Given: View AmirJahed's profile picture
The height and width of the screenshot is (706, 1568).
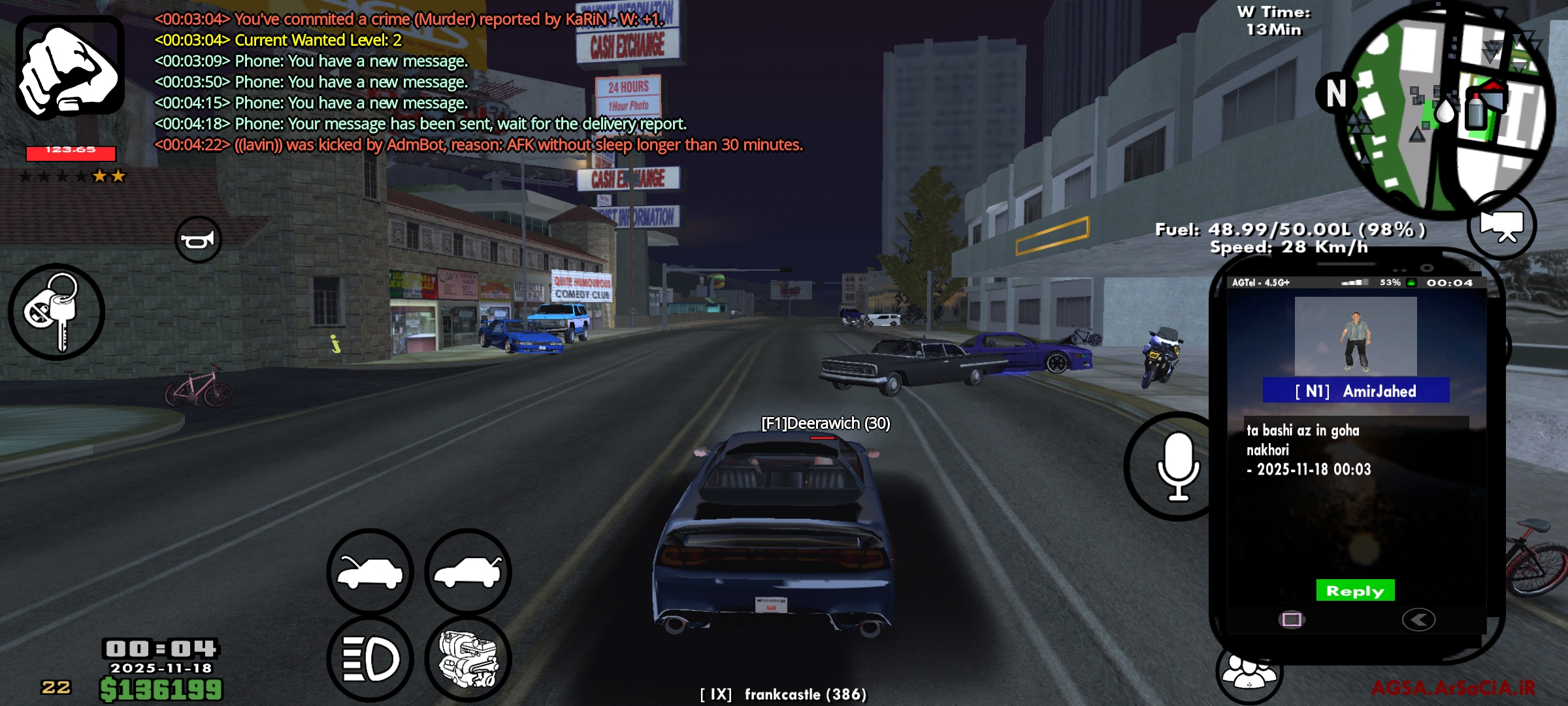Looking at the screenshot, I should 1354,335.
